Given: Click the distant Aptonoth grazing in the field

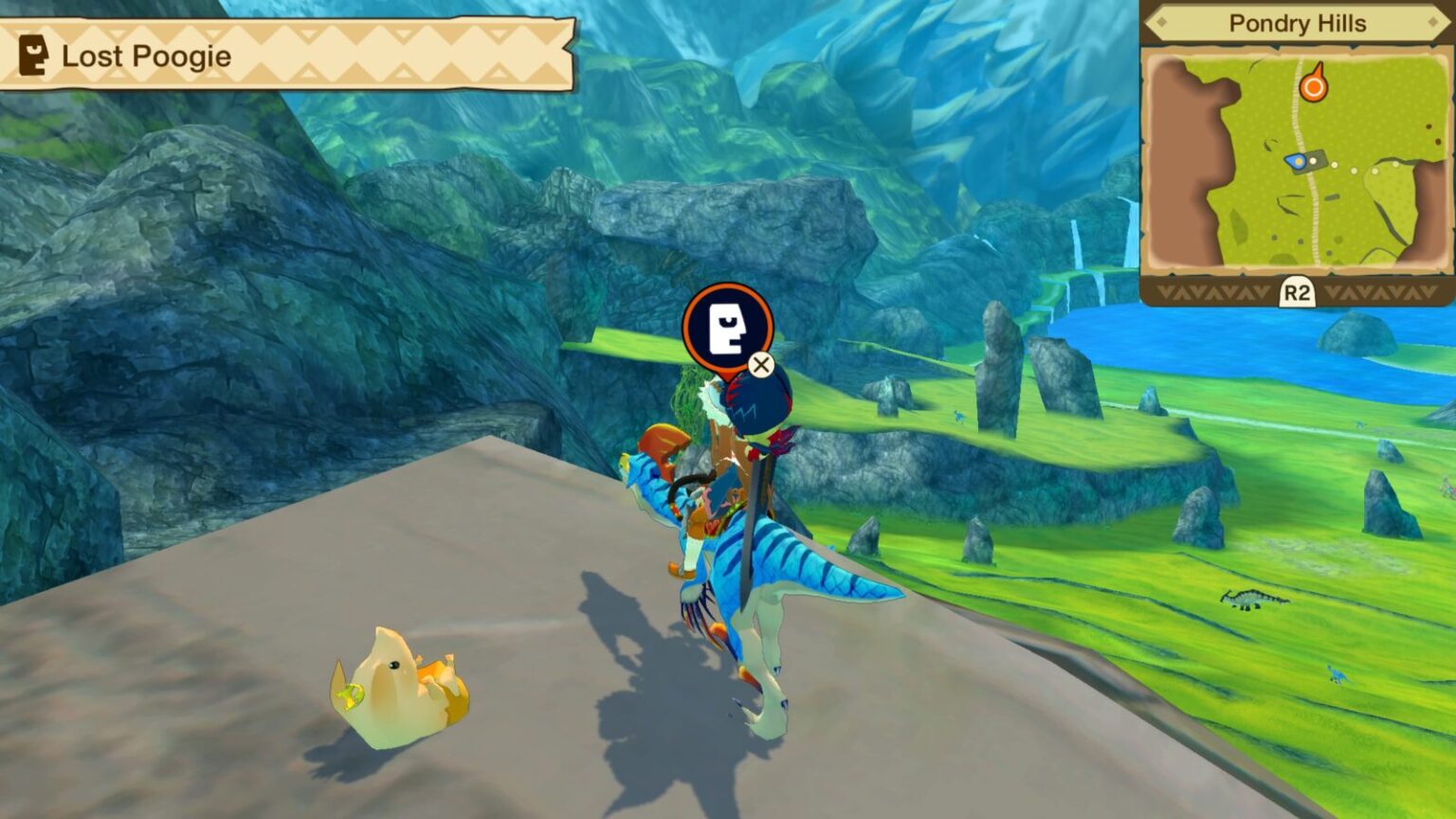Looking at the screenshot, I should click(1253, 598).
